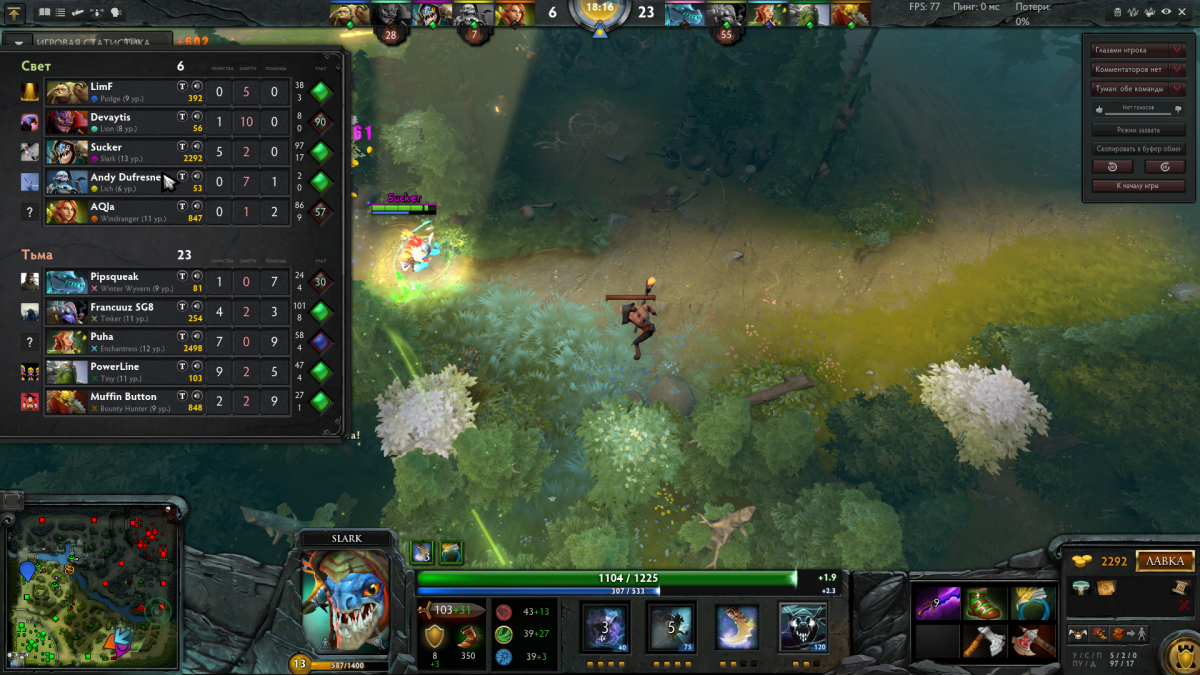The image size is (1200, 675).
Task: Jump back with К началу игры button
Action: point(1138,186)
